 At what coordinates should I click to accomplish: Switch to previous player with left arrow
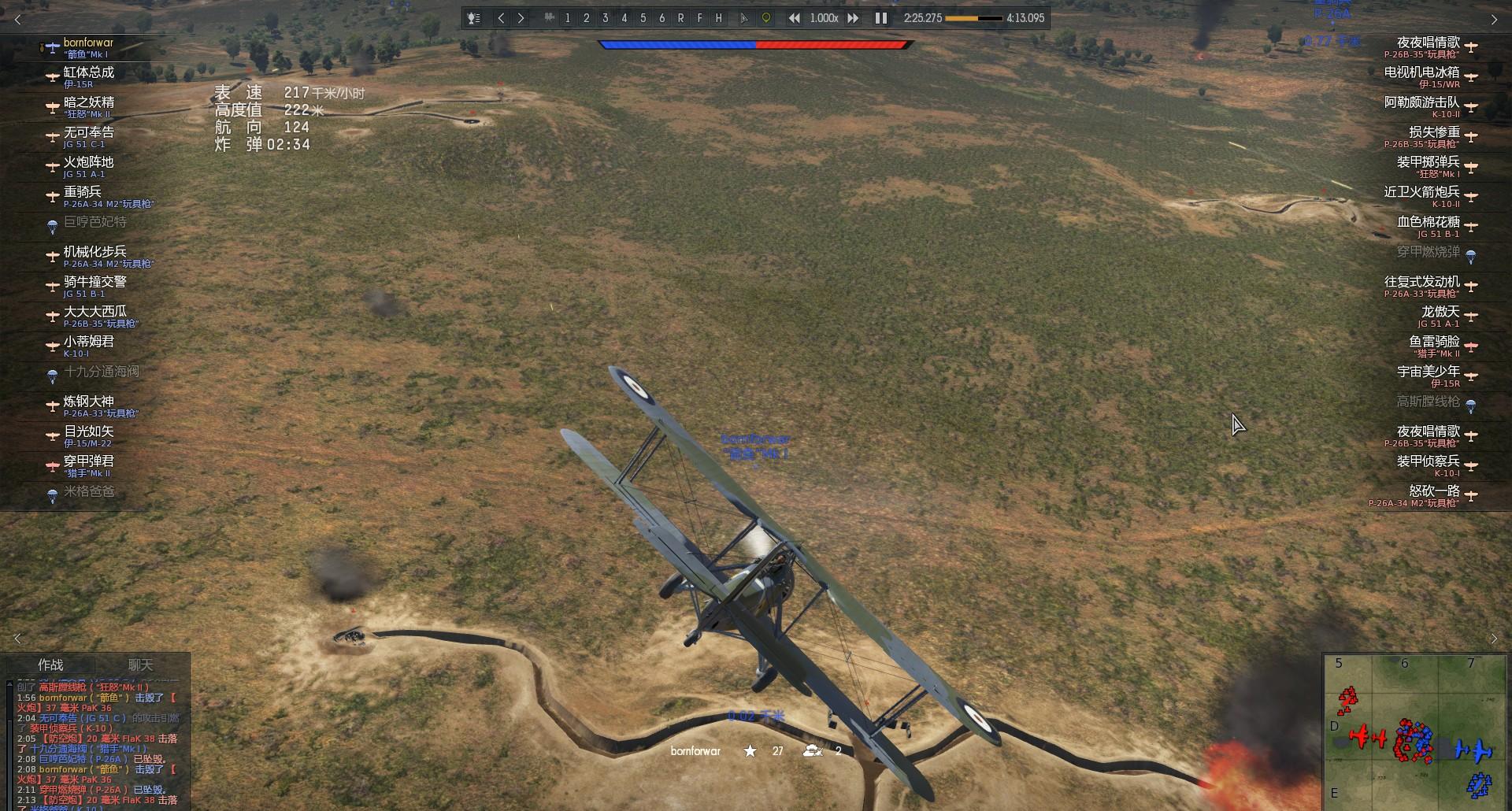(x=501, y=18)
